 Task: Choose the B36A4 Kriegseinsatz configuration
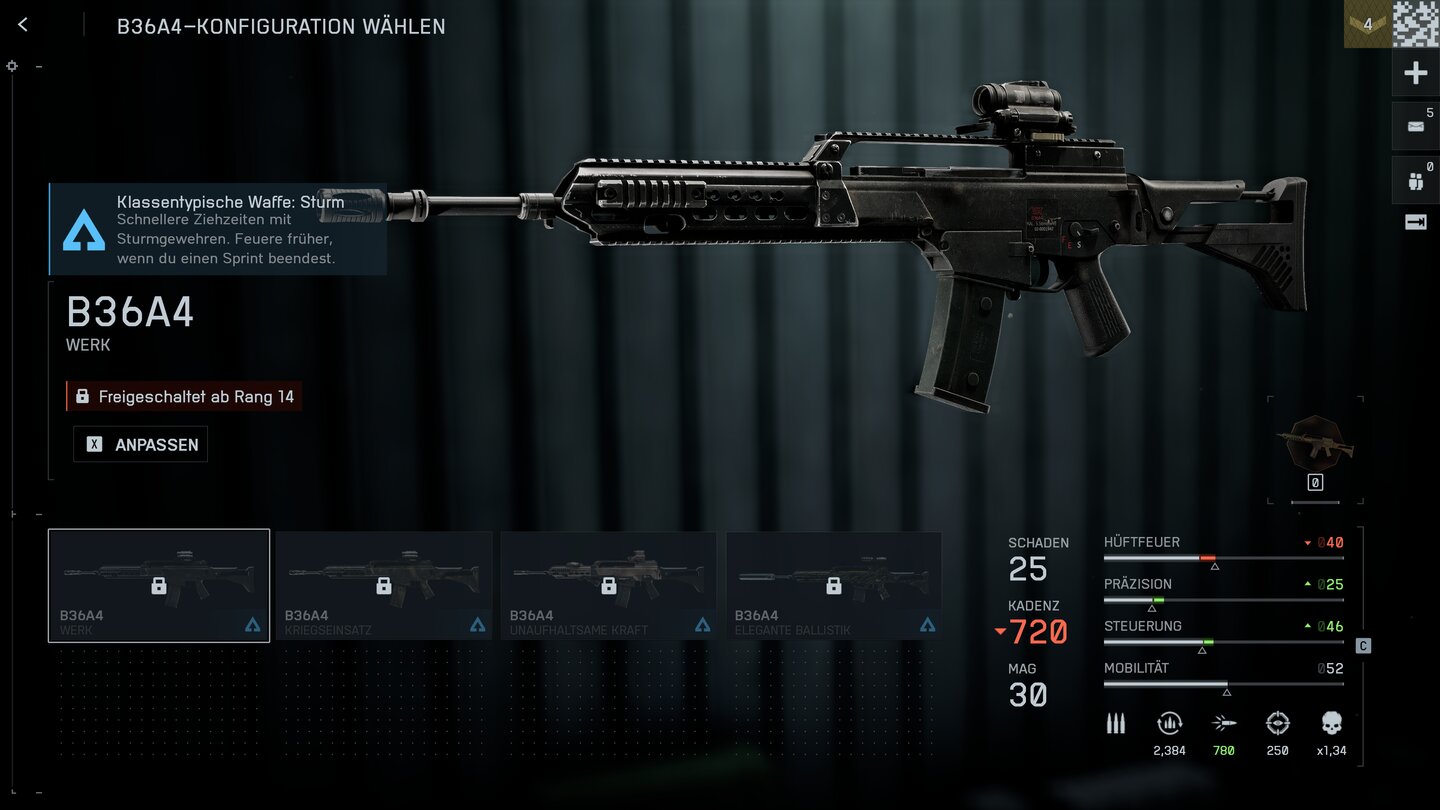pos(384,585)
